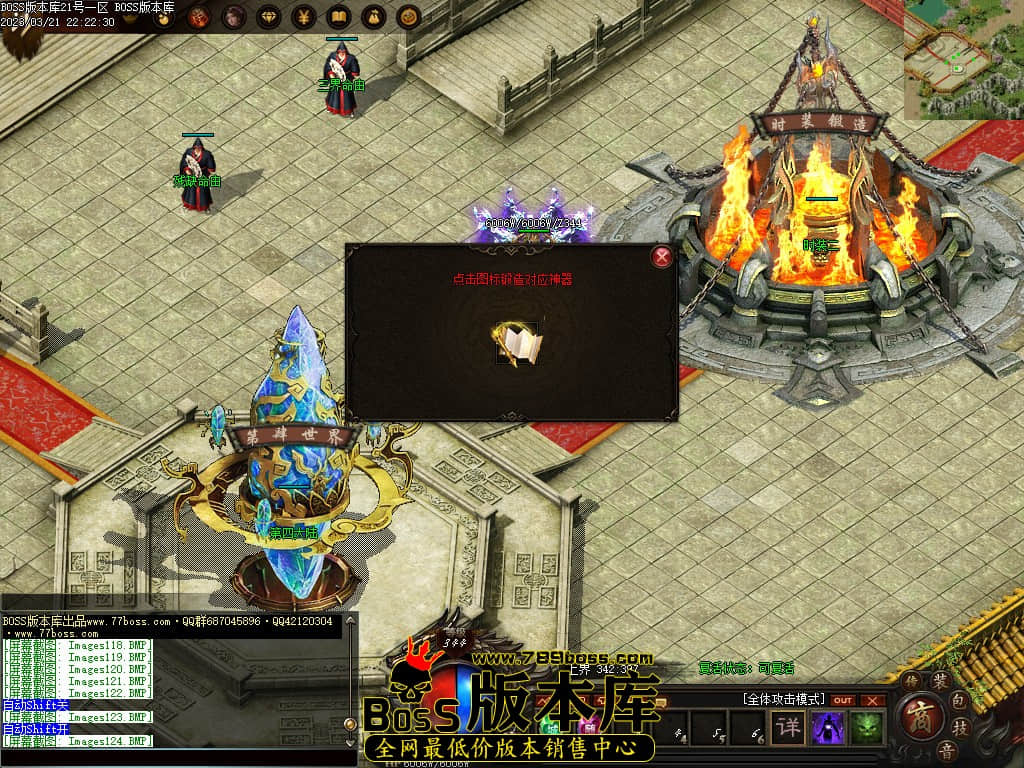The height and width of the screenshot is (768, 1024).
Task: Activate the purple figure skill icon
Action: click(828, 727)
